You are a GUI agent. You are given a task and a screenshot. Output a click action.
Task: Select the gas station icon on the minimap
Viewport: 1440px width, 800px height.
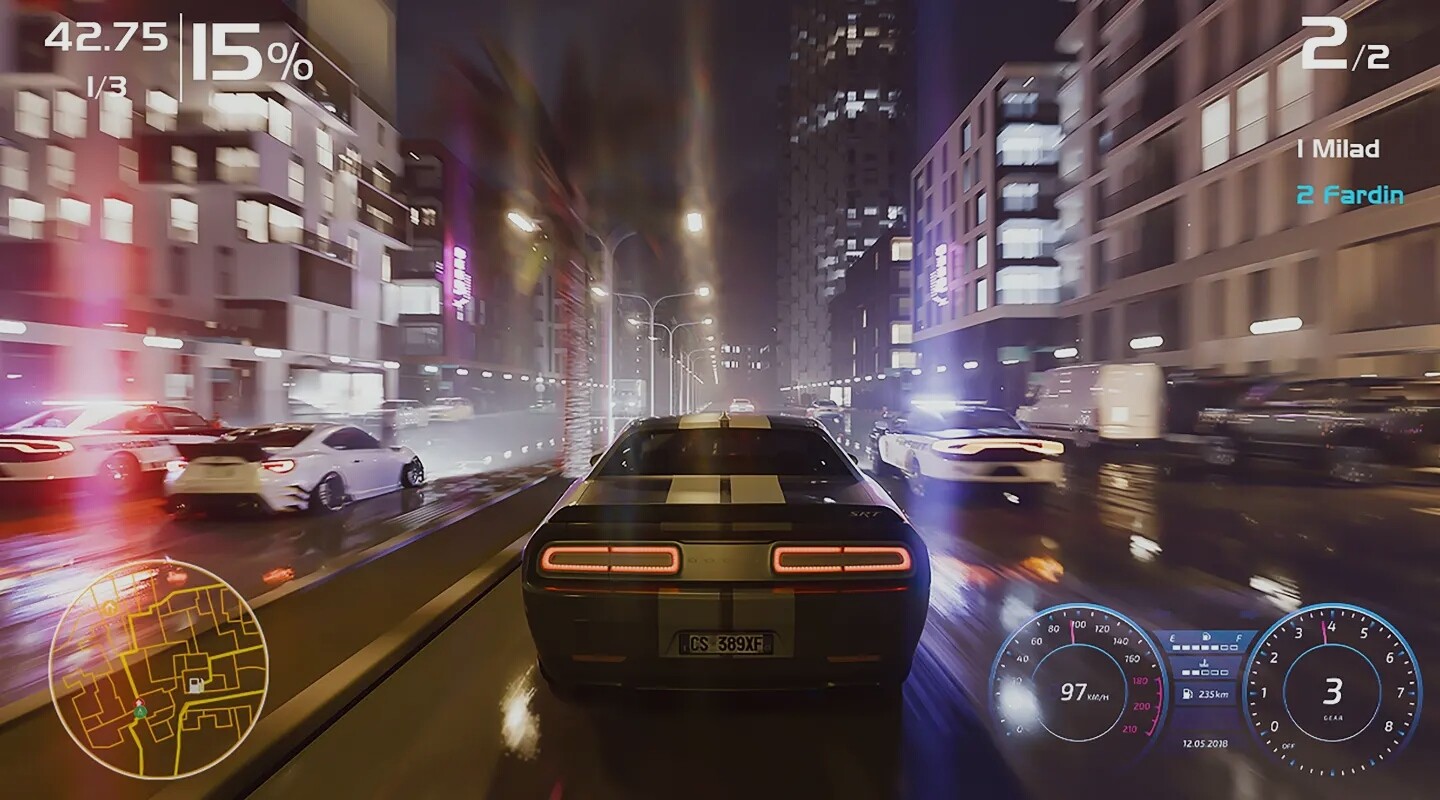tap(196, 684)
